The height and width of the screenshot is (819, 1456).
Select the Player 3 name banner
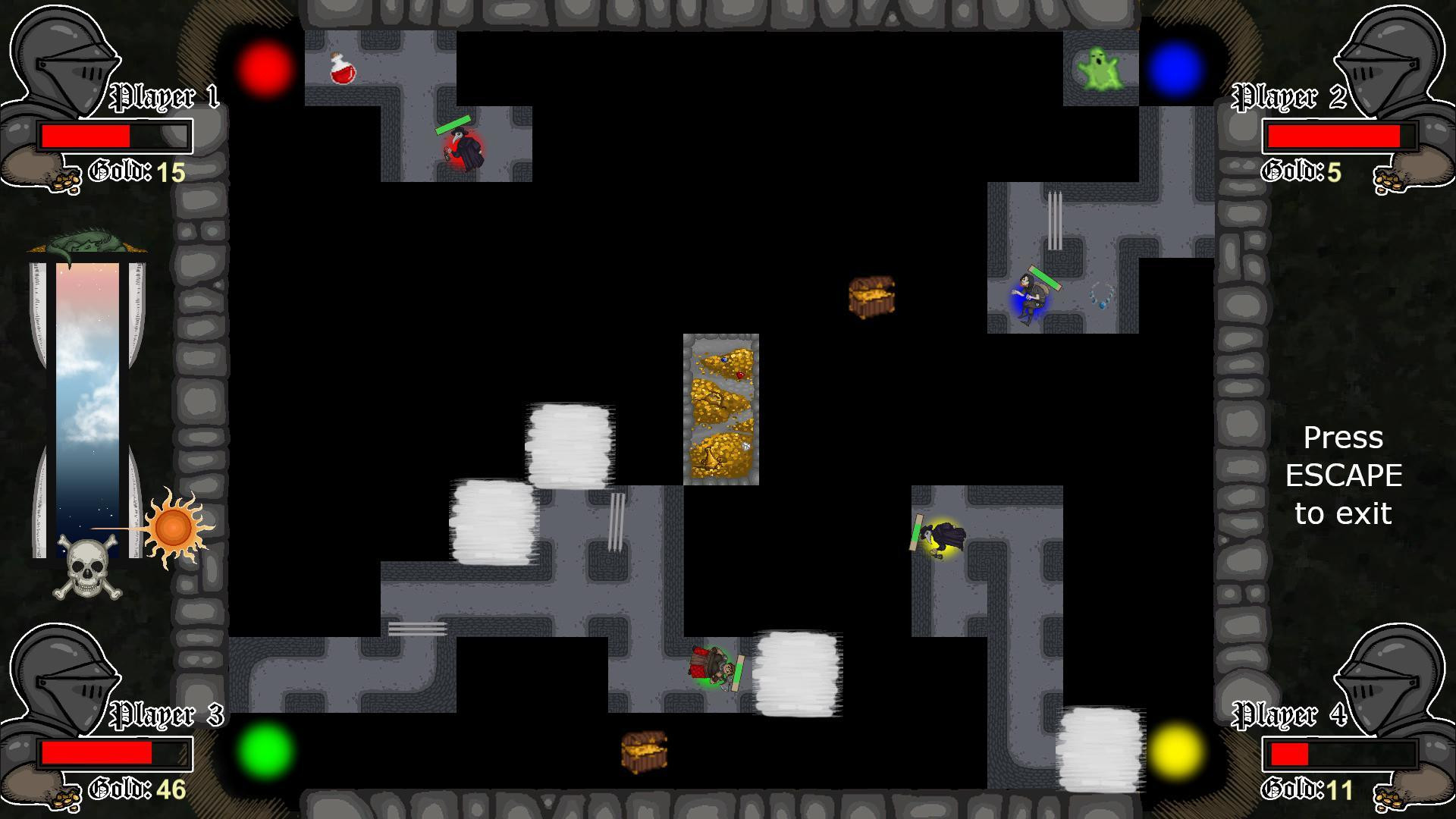click(x=165, y=713)
